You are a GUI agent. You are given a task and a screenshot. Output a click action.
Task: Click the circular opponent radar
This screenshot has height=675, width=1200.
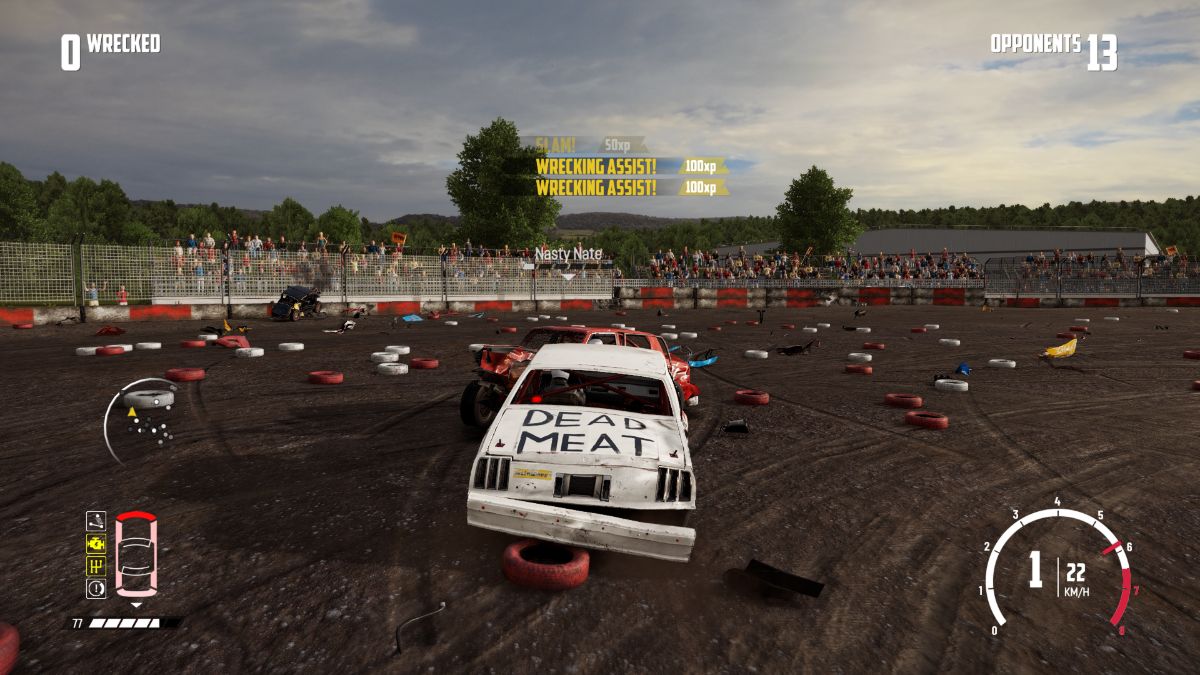(x=143, y=419)
